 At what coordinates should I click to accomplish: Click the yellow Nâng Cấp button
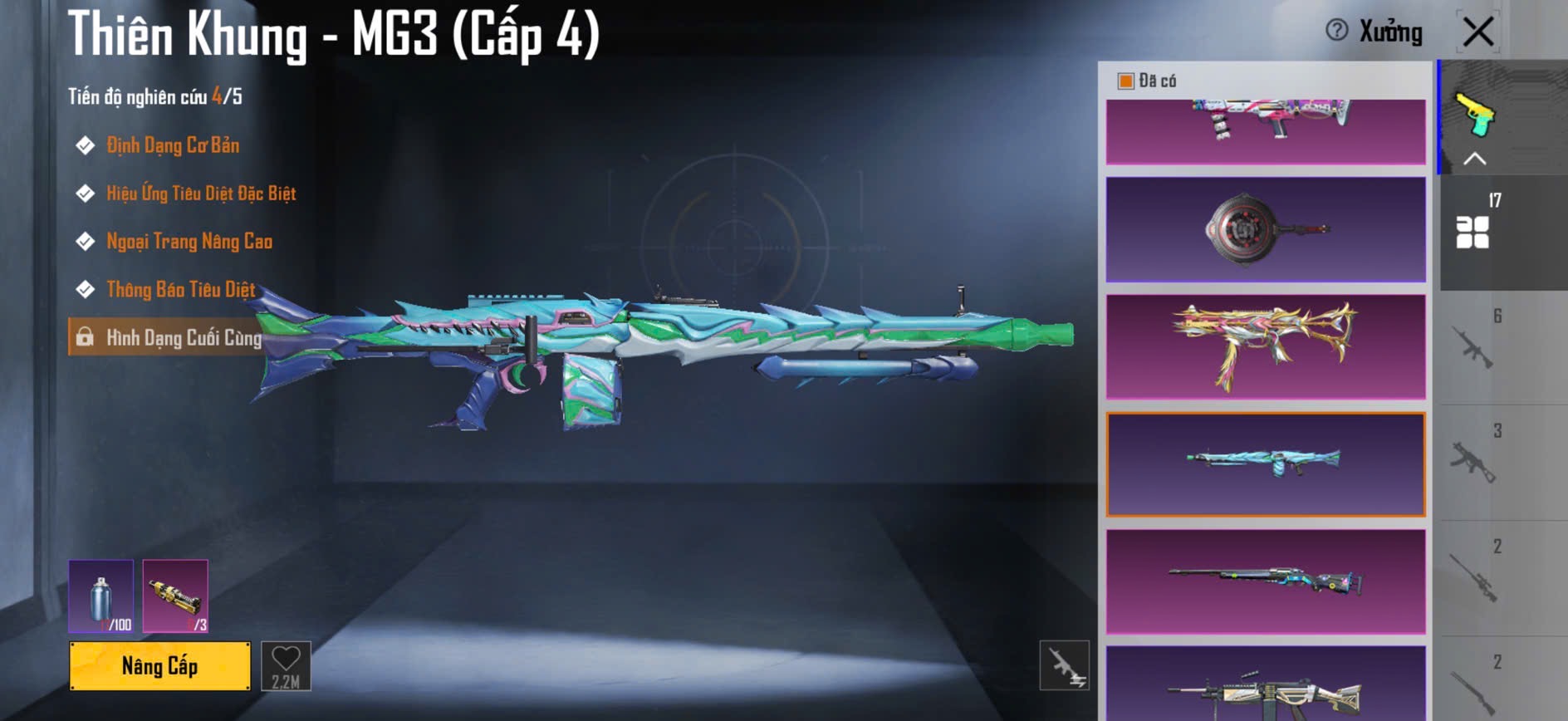(x=159, y=665)
